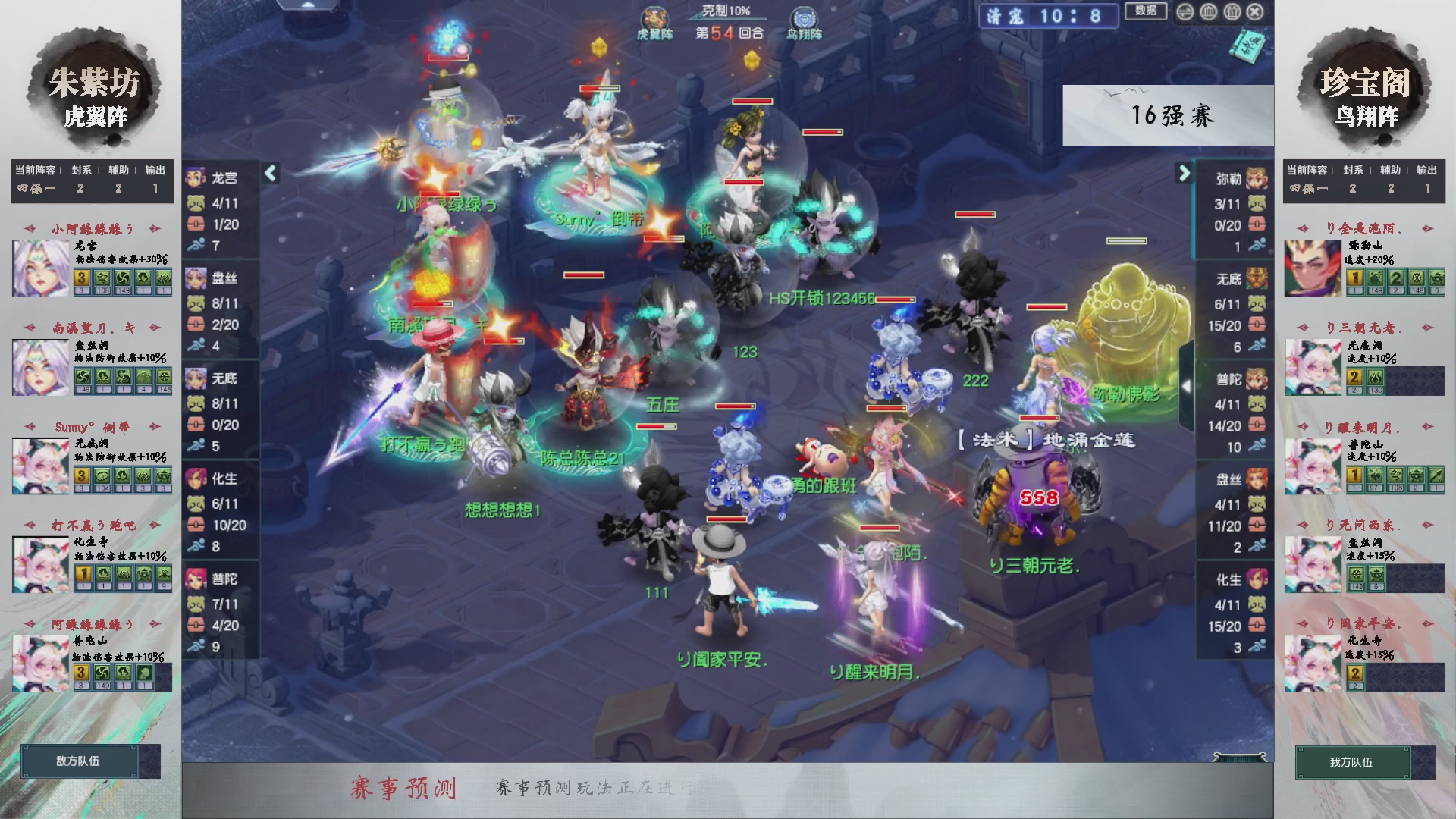This screenshot has width=1456, height=819.
Task: Toggle the trash-bin circular icon in top-right toolbar
Action: 1232,12
